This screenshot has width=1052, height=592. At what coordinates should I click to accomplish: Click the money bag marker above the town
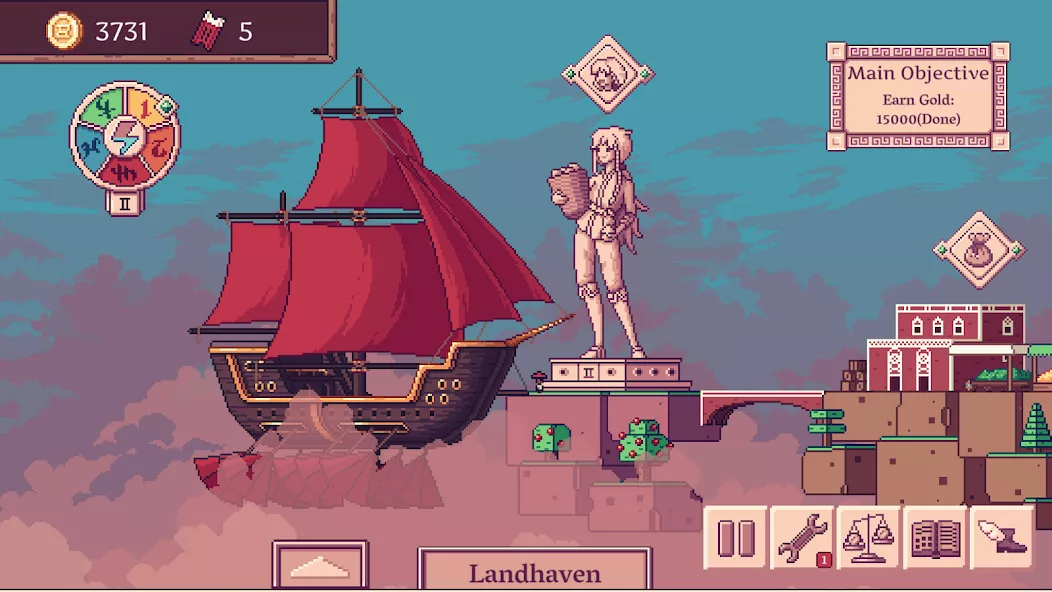tap(980, 250)
